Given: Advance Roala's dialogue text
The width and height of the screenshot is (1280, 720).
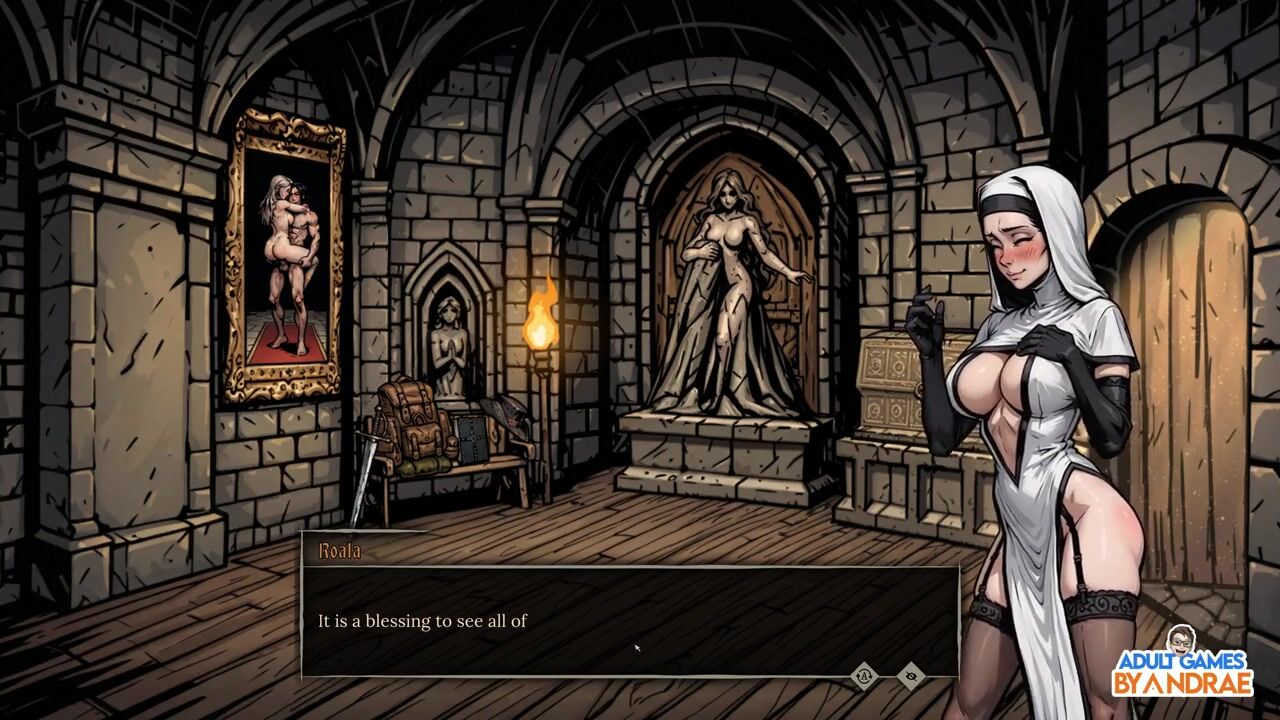Looking at the screenshot, I should coord(630,621).
